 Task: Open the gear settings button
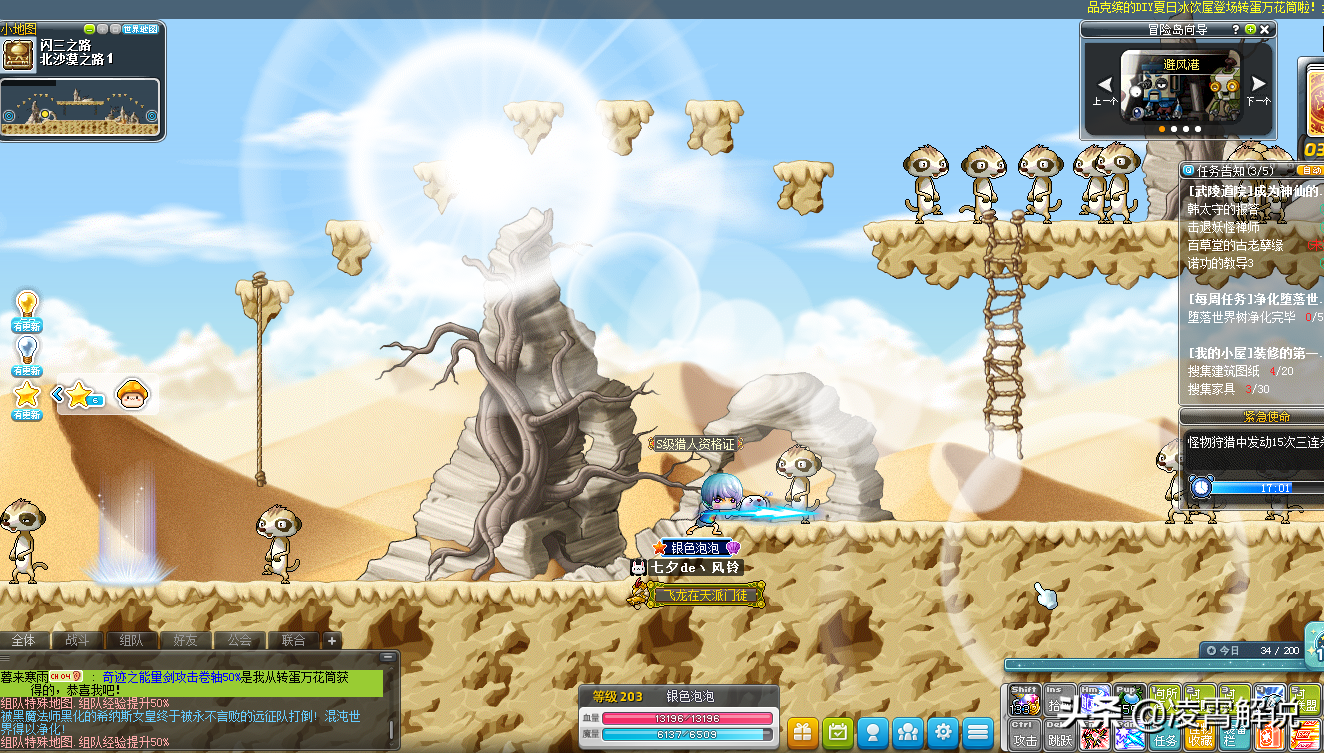click(x=943, y=732)
